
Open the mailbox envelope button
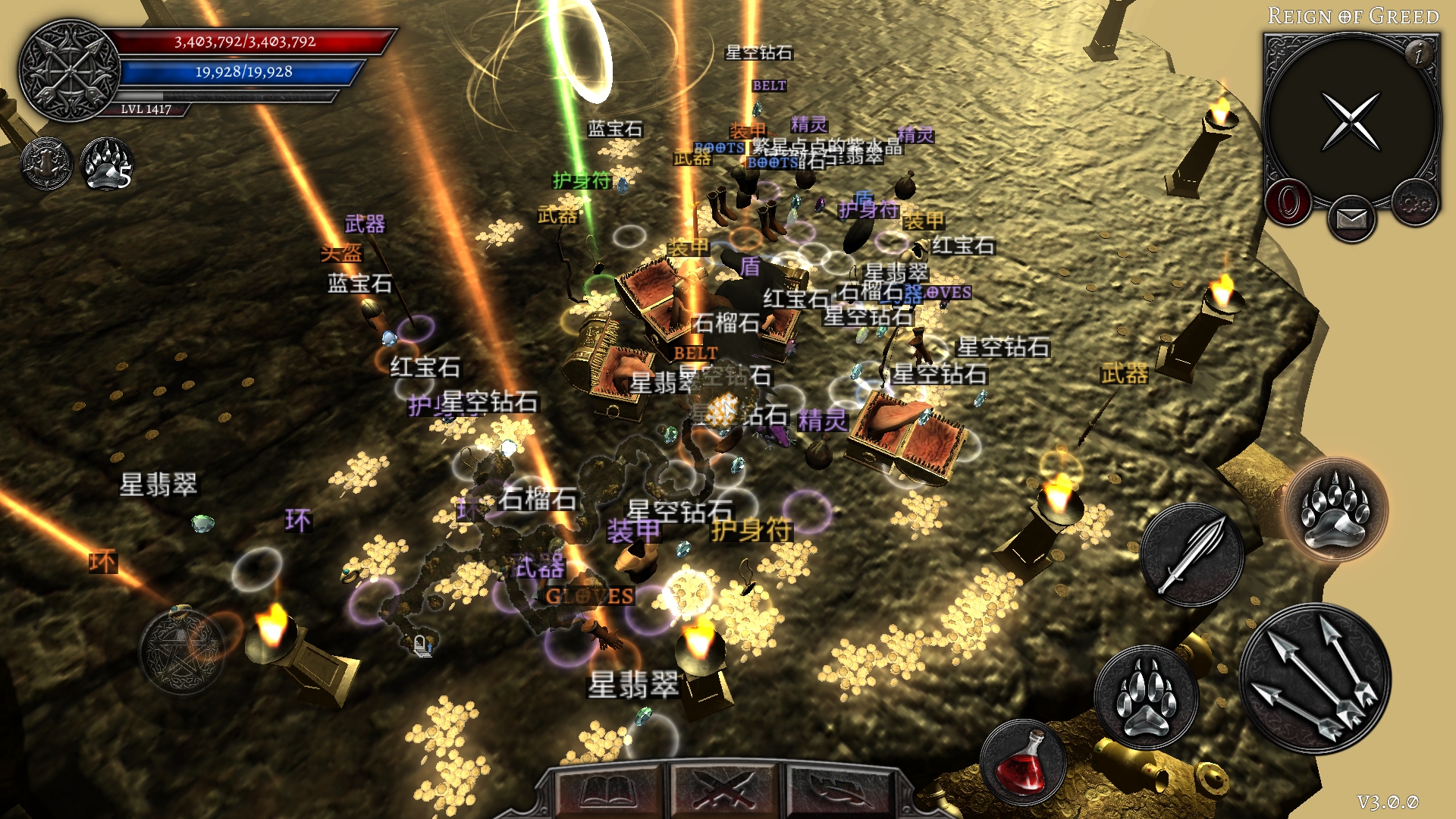[1351, 219]
